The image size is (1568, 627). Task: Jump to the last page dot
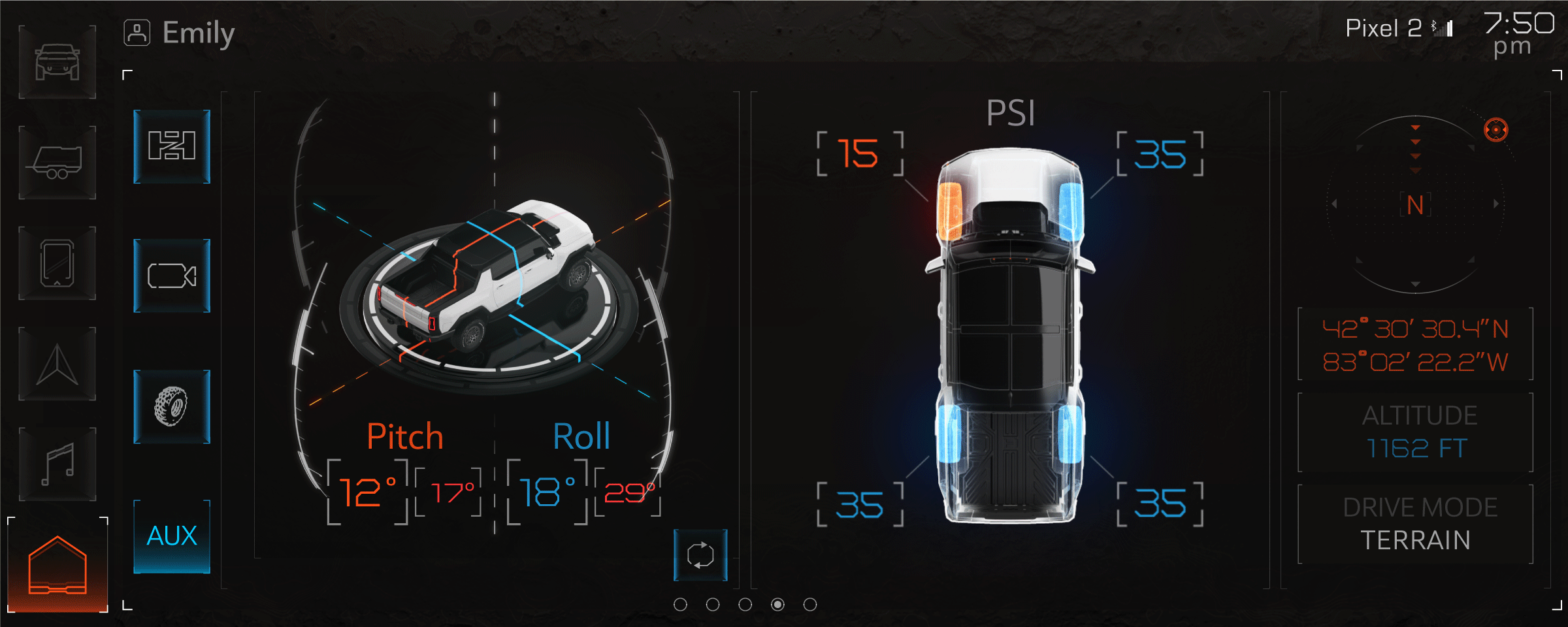(x=810, y=605)
